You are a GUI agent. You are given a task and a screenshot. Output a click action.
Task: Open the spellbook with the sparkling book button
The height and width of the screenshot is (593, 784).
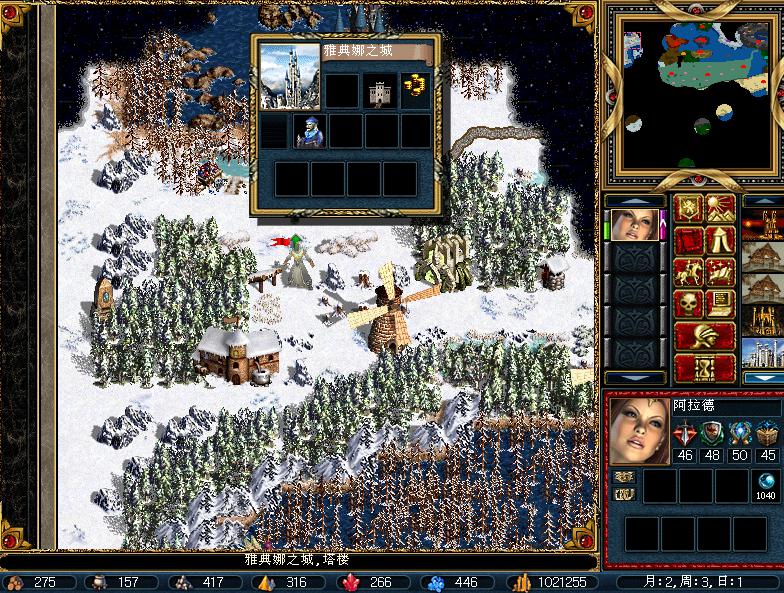[721, 272]
